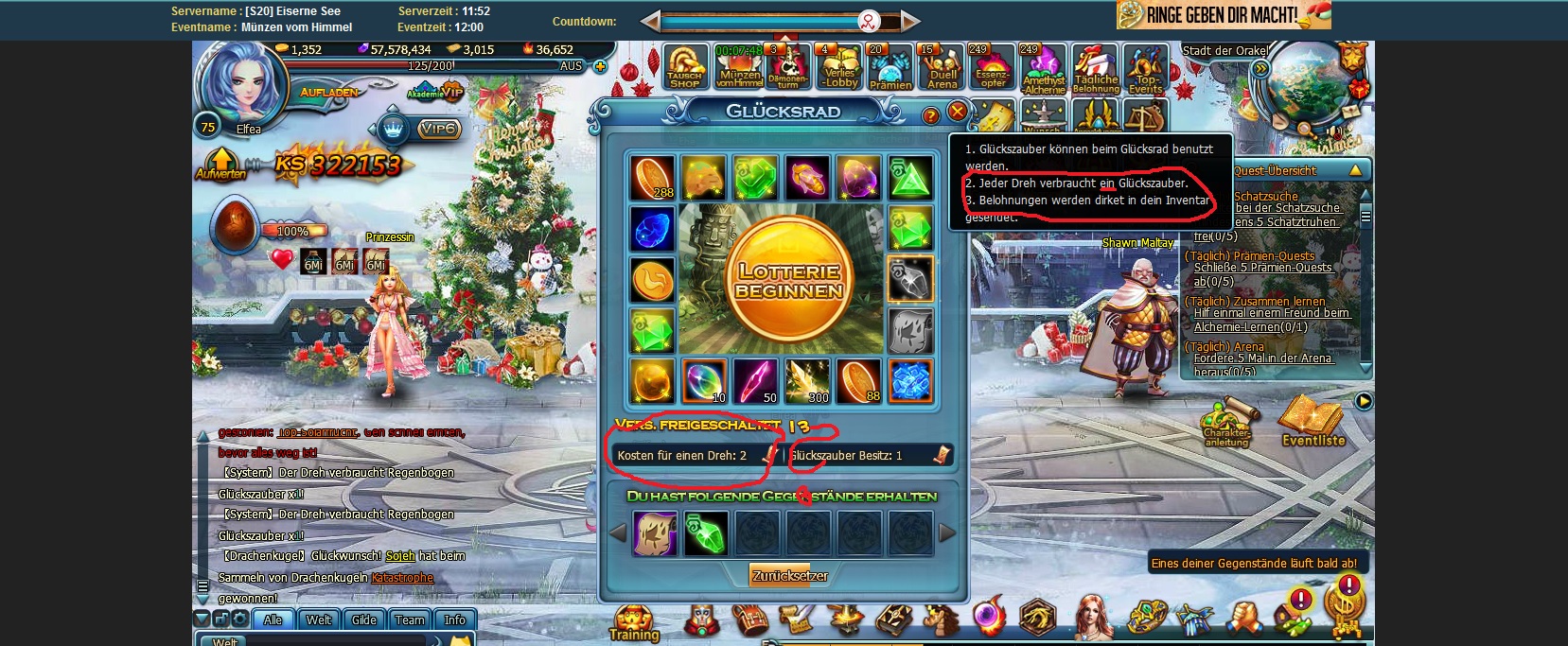Collapse the Quest-Übersicht panel
This screenshot has width=1568, height=646.
click(1355, 170)
